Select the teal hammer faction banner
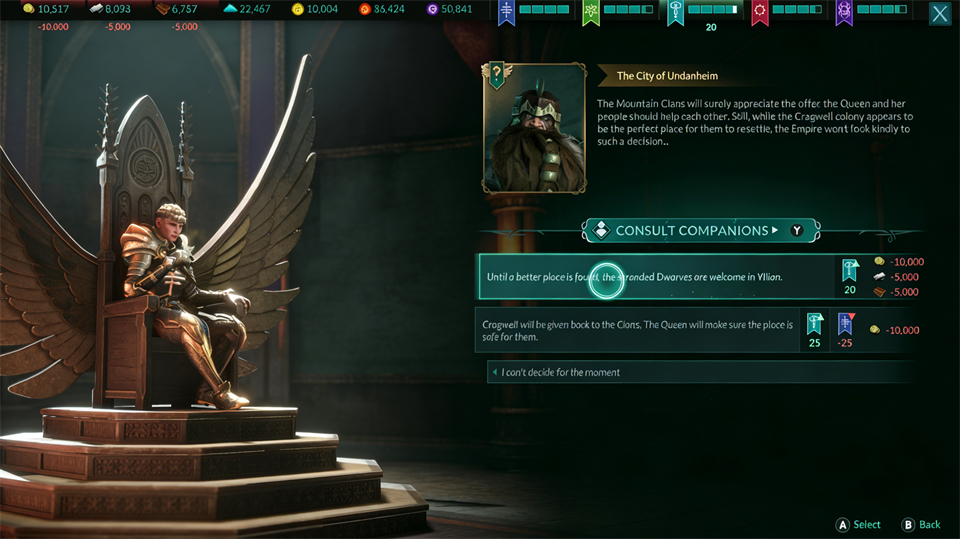 (675, 13)
